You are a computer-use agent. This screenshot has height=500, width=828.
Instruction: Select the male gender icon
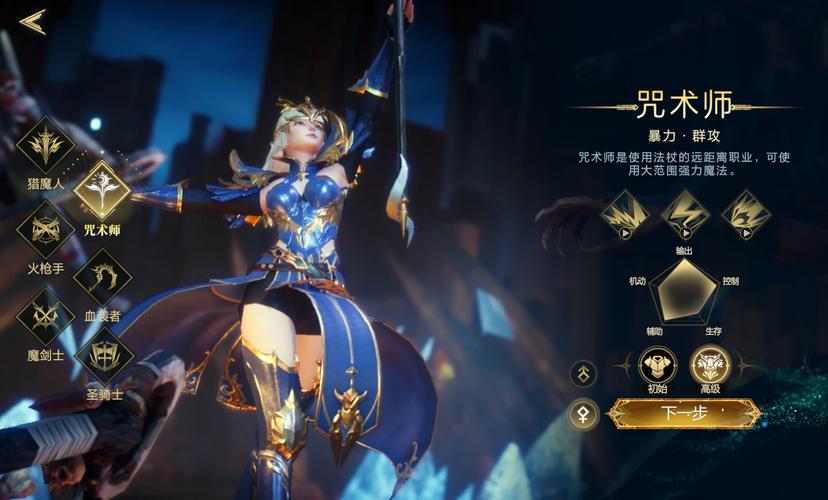tap(583, 374)
